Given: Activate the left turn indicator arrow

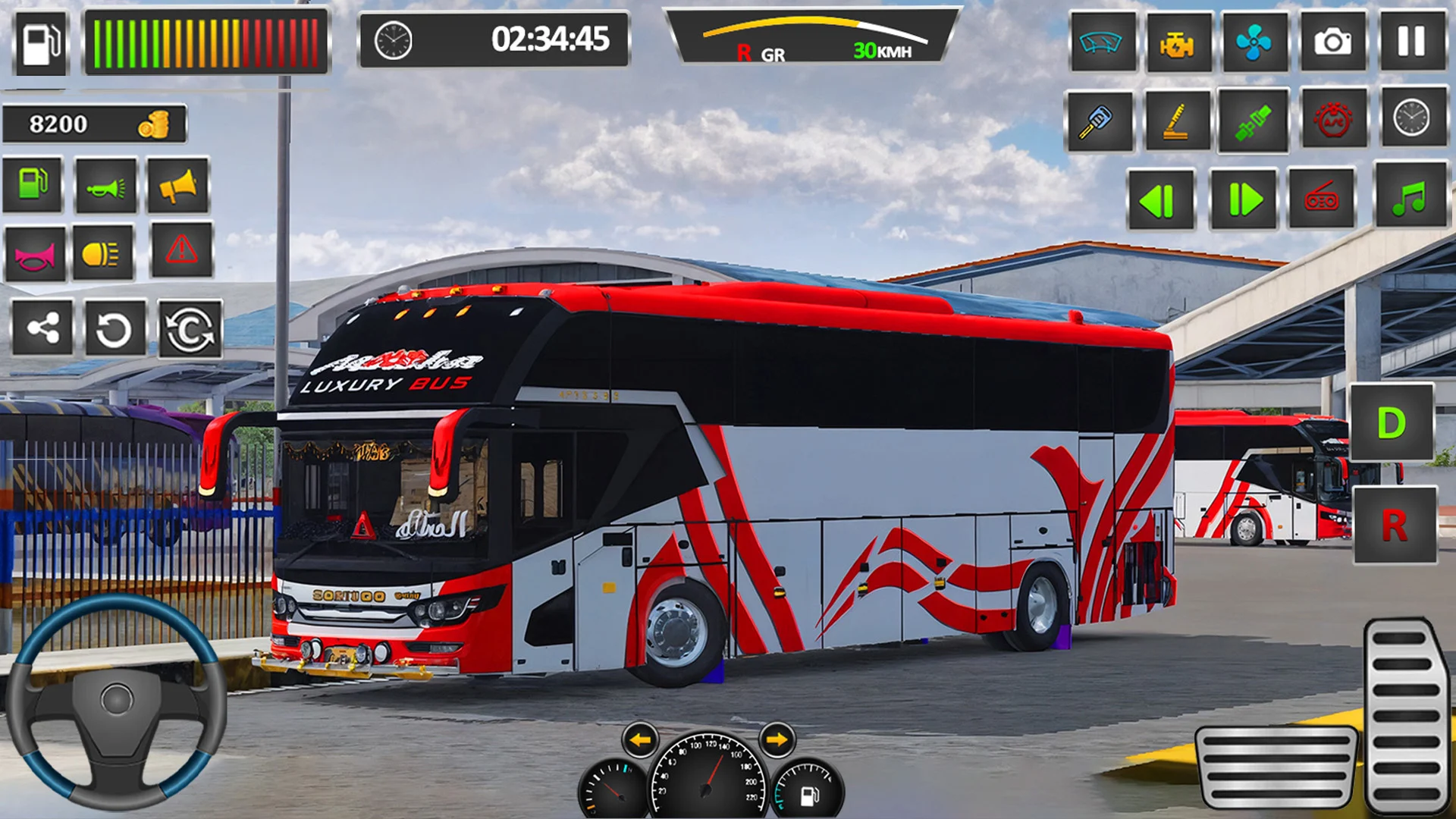Looking at the screenshot, I should click(641, 739).
